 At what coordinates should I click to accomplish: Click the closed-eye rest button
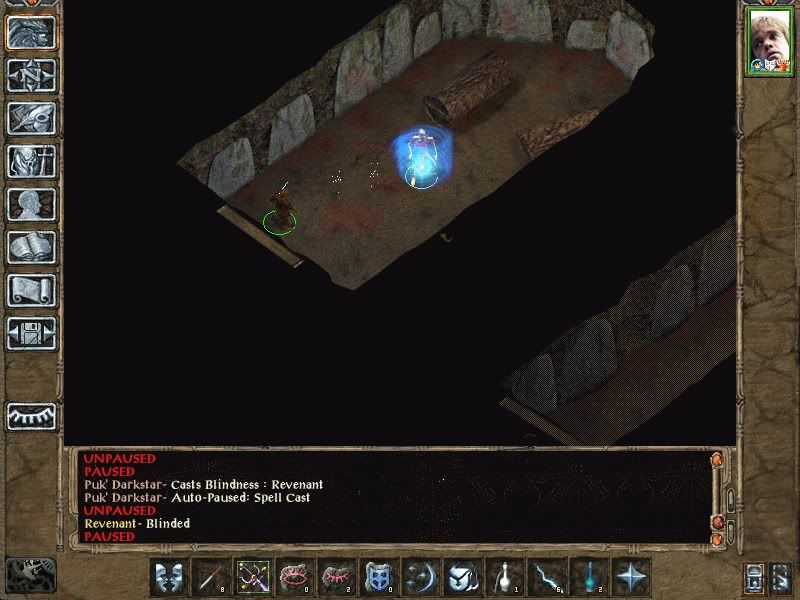pos(31,415)
